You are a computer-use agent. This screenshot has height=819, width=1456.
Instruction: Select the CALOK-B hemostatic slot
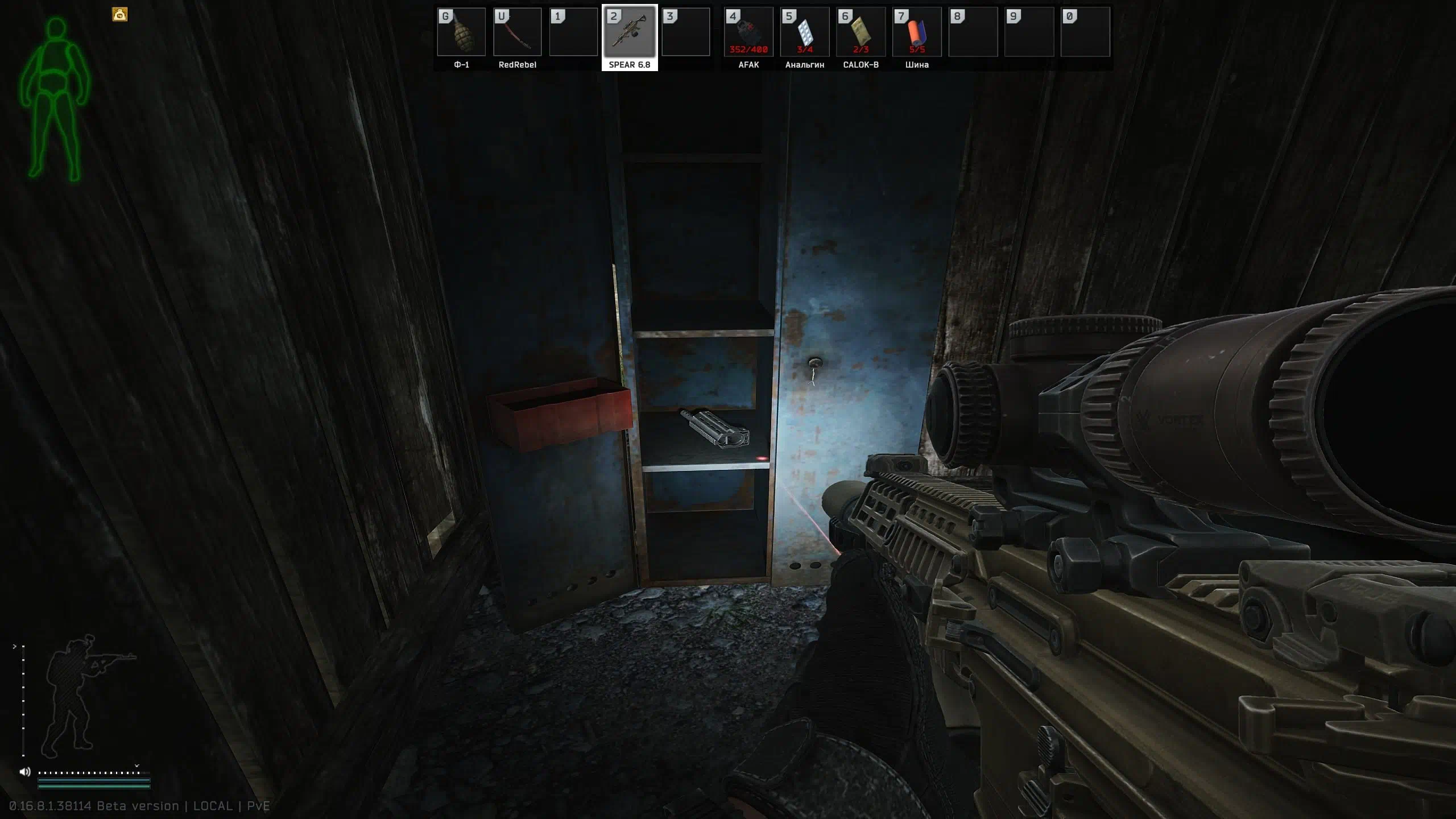click(861, 32)
